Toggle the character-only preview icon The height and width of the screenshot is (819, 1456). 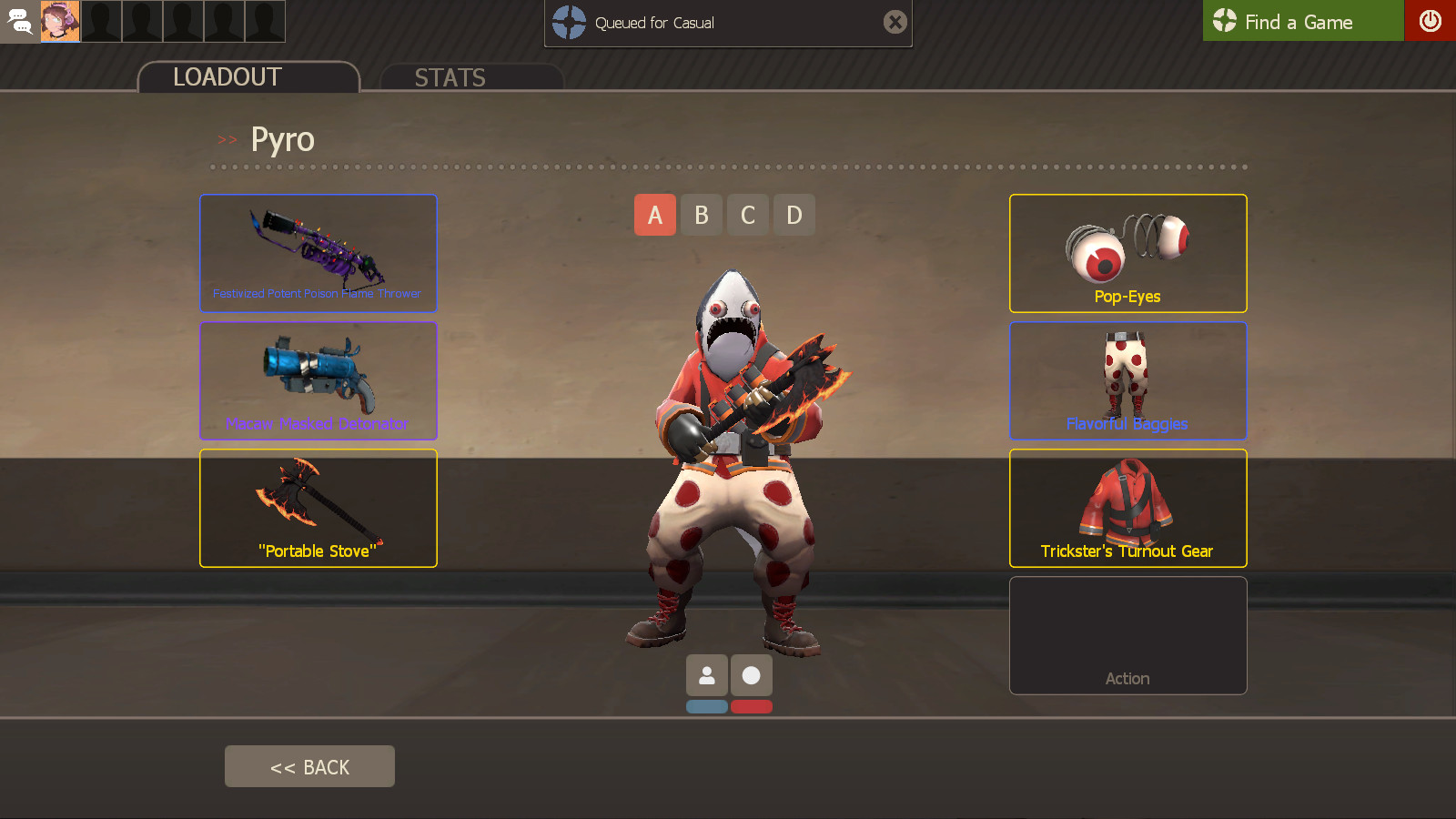pos(706,675)
